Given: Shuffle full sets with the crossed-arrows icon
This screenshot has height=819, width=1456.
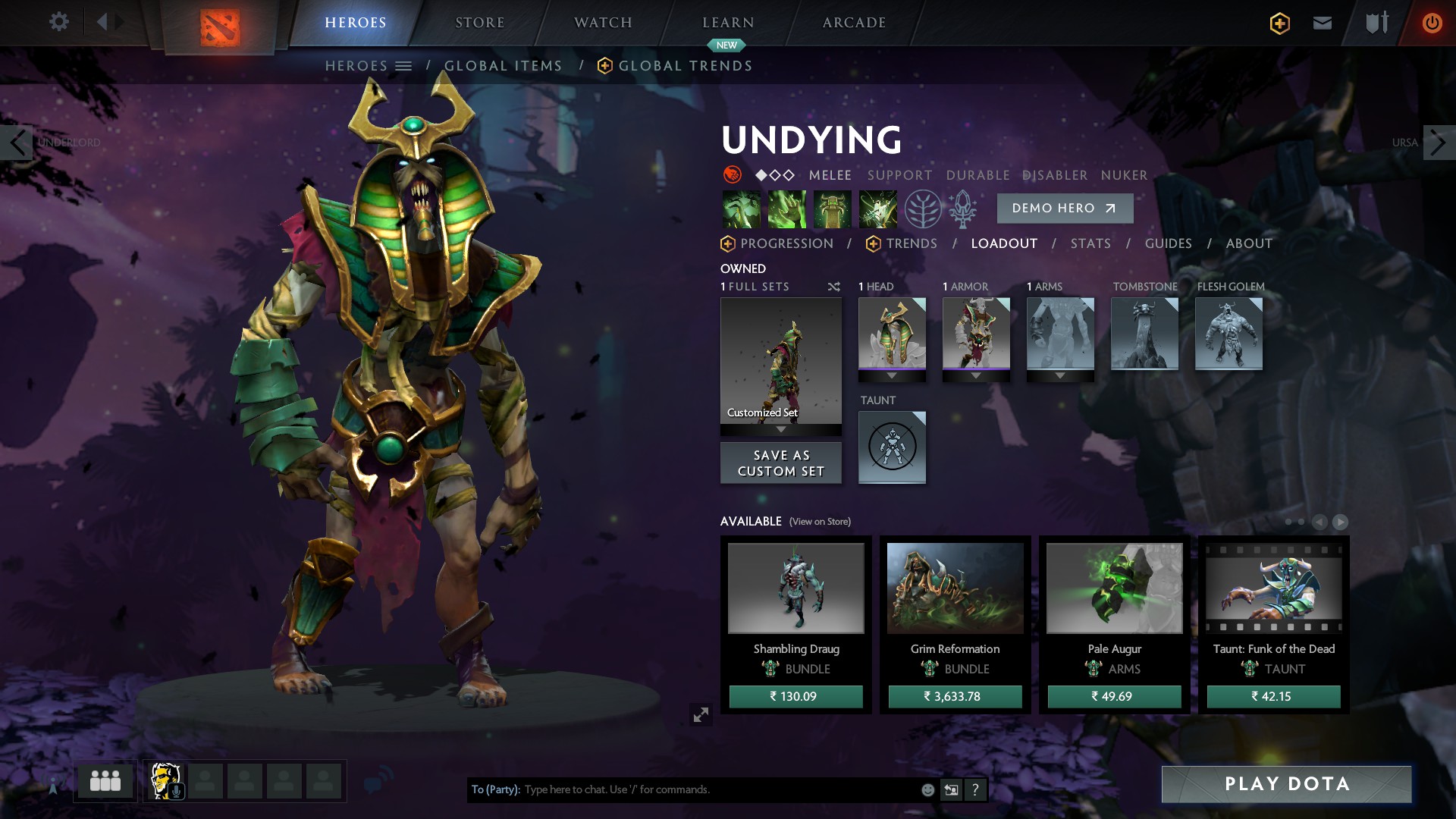Looking at the screenshot, I should point(833,287).
